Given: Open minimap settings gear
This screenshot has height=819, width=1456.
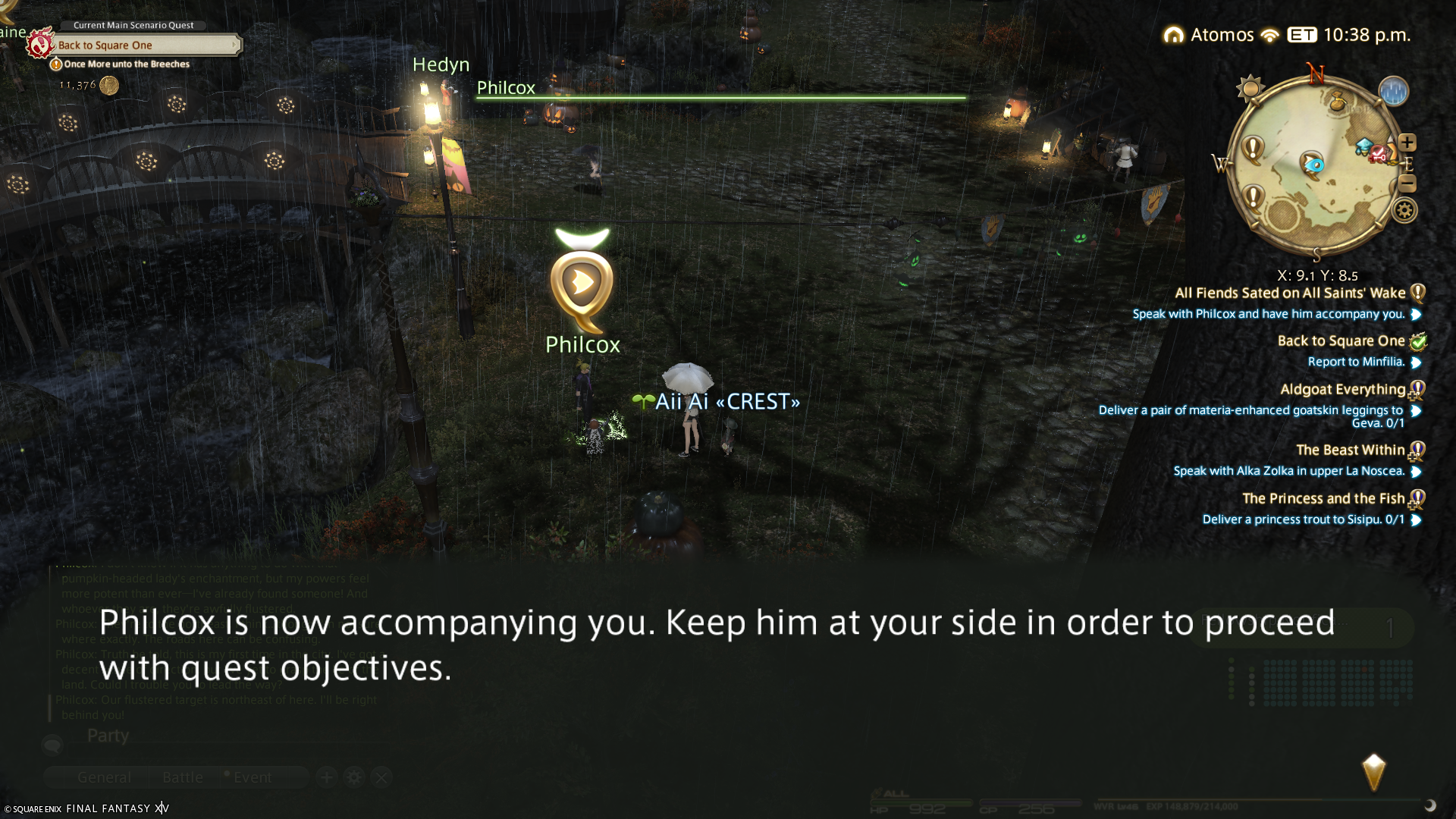Looking at the screenshot, I should pyautogui.click(x=1404, y=210).
